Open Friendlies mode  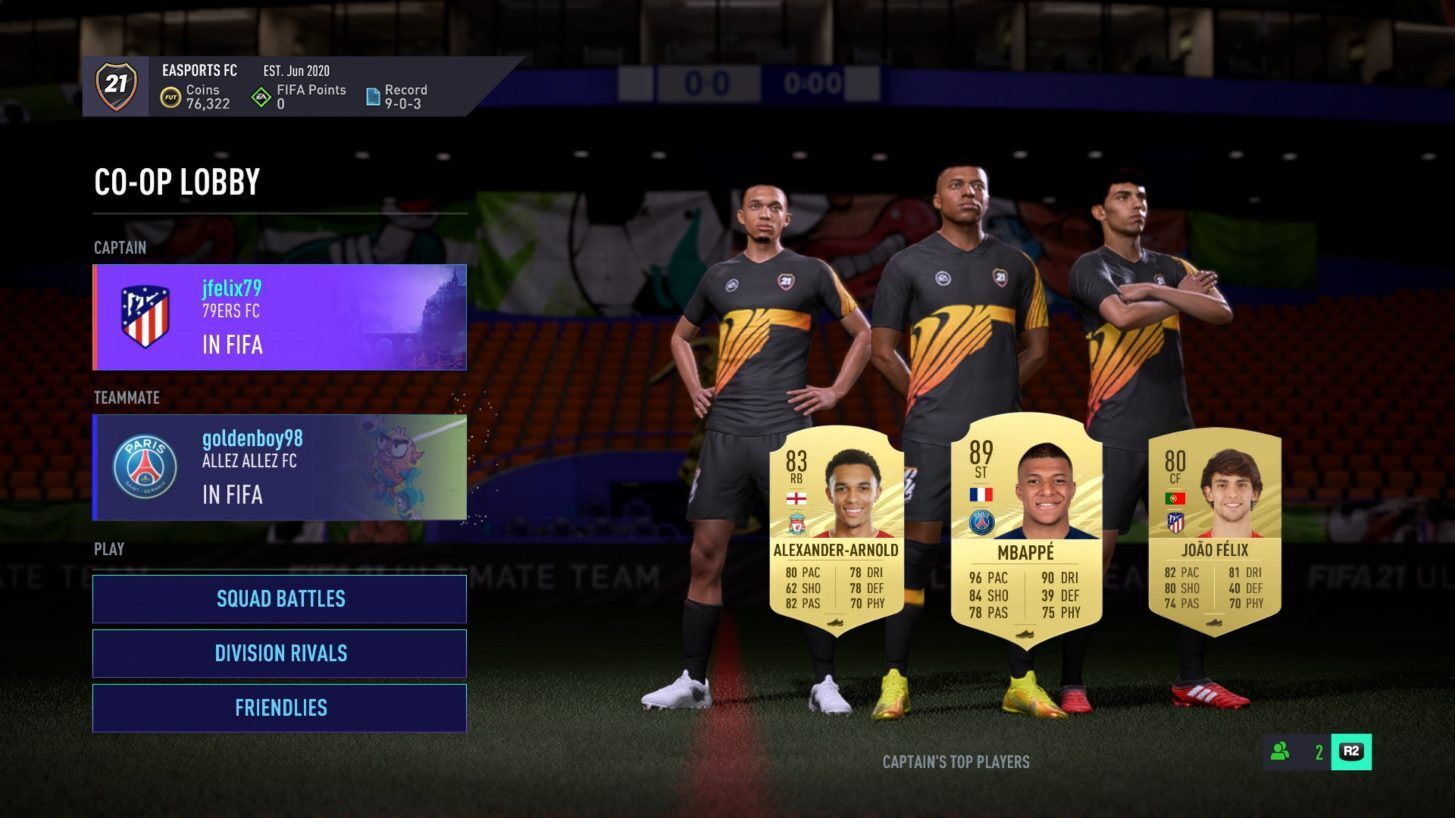(279, 707)
